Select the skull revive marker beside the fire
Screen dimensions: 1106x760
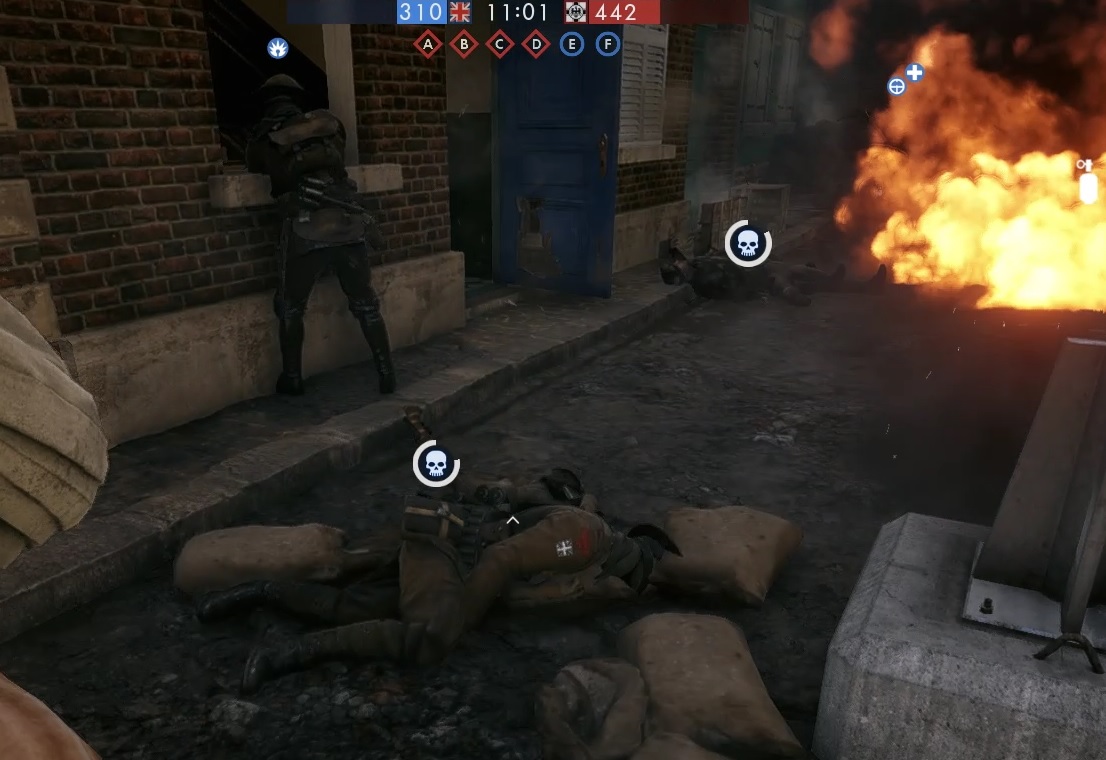748,243
